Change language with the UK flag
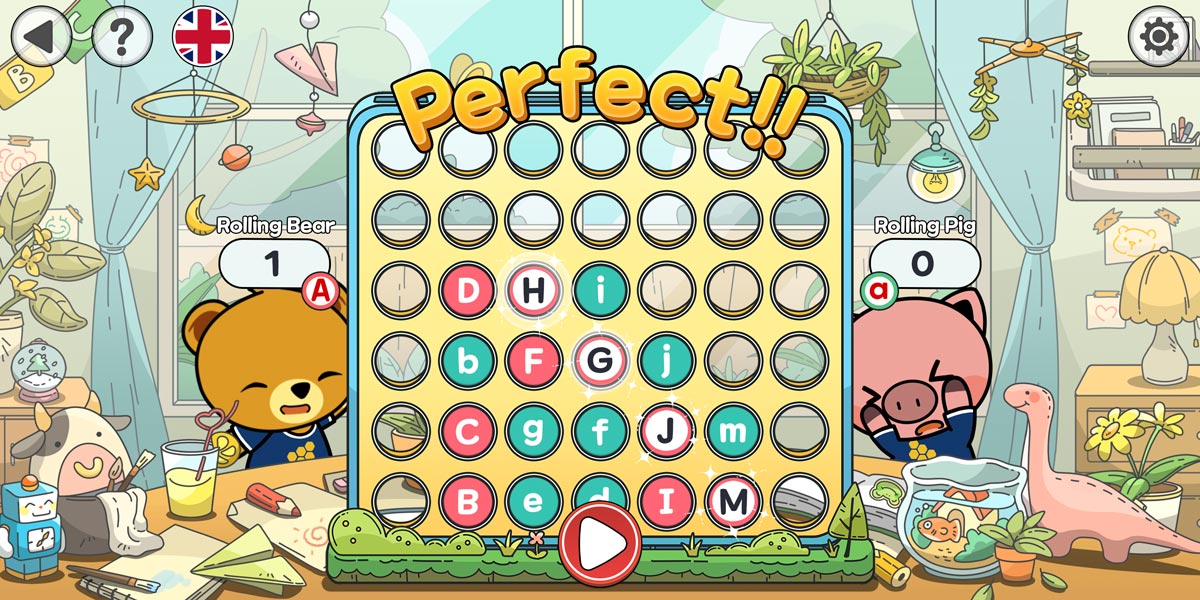 (x=203, y=36)
